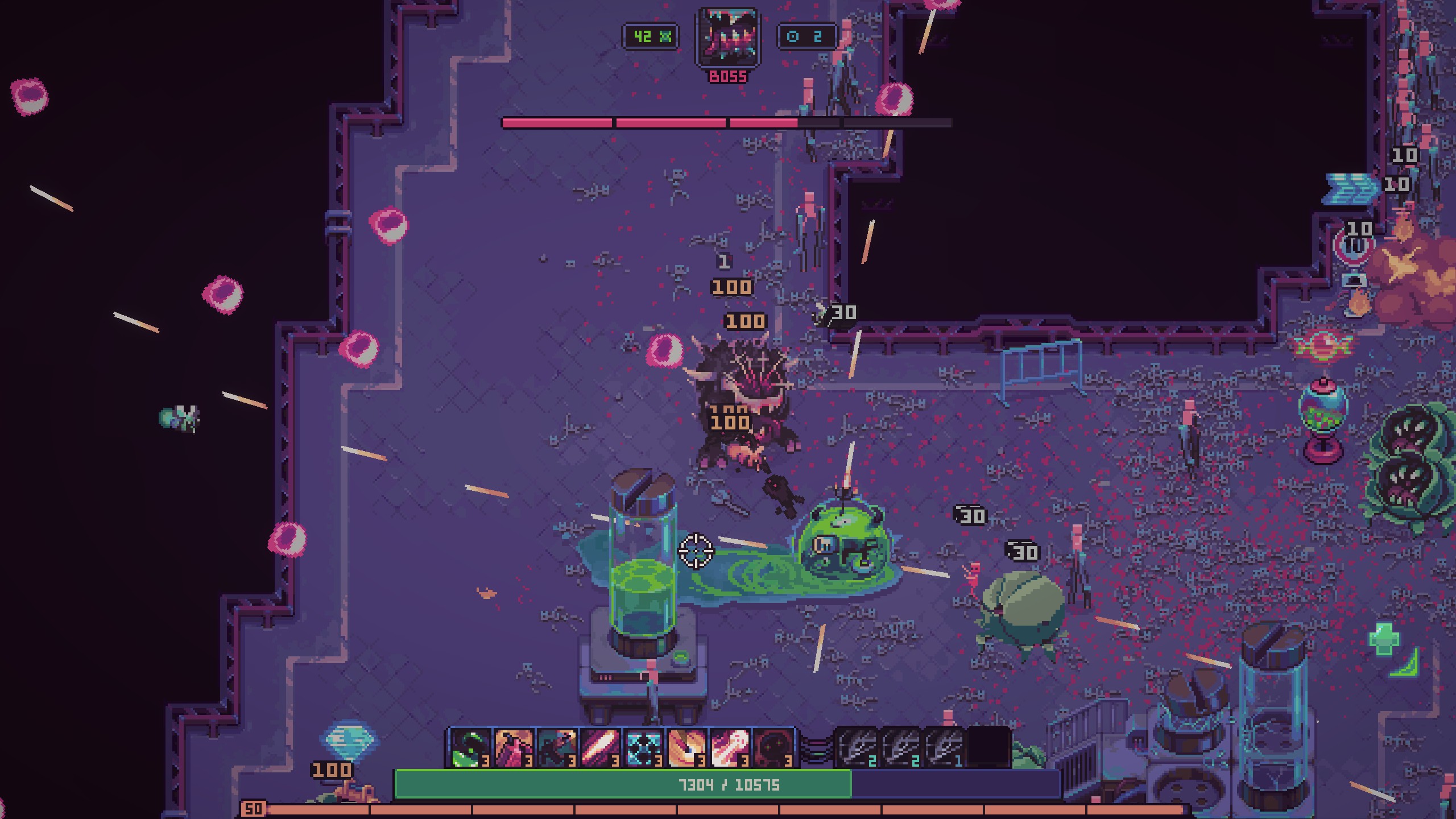The image size is (1456, 819).
Task: Choose the dark teal creature ability slot
Action: [557, 747]
